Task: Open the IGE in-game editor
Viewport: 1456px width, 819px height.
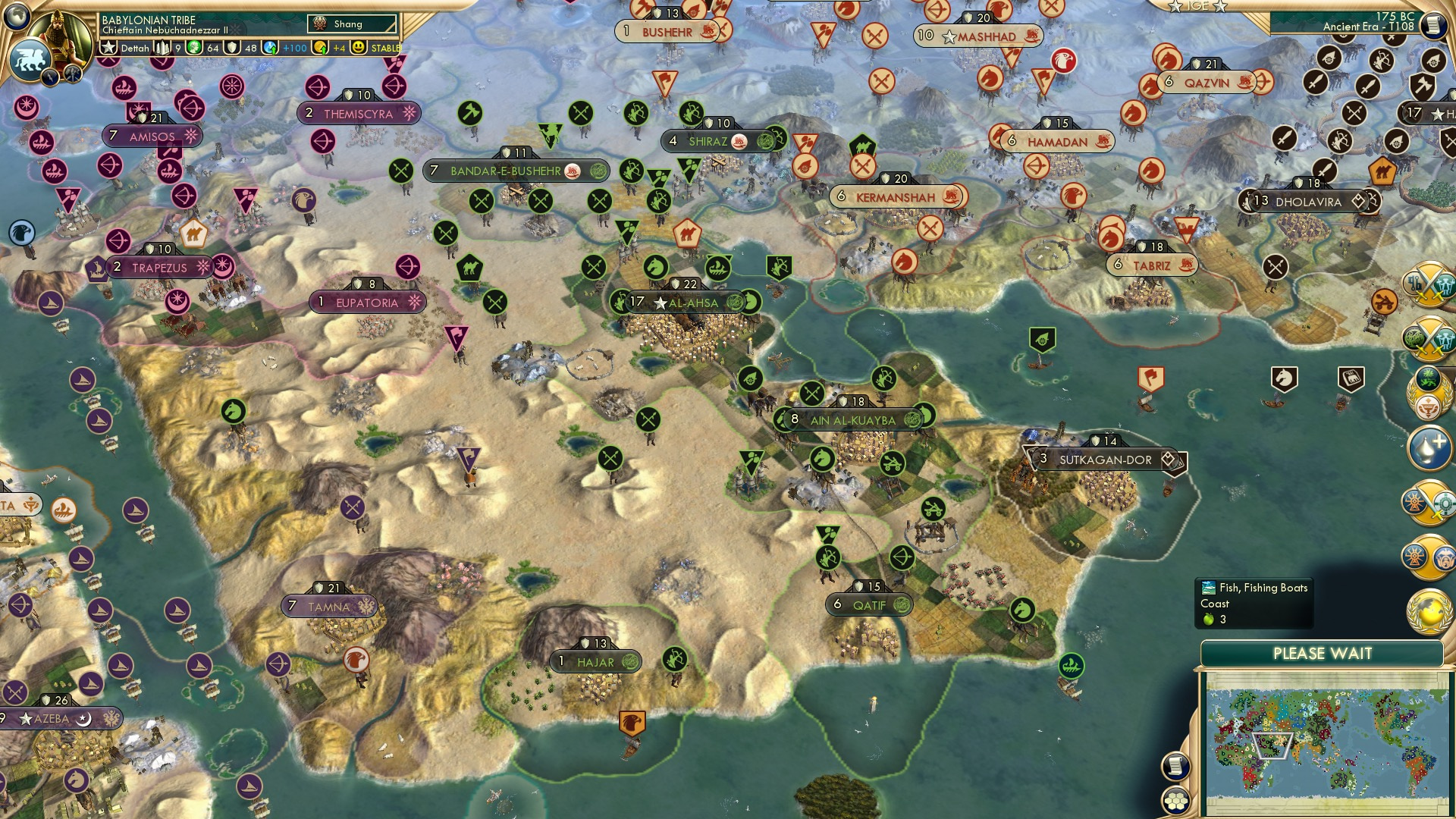Action: pyautogui.click(x=1198, y=8)
